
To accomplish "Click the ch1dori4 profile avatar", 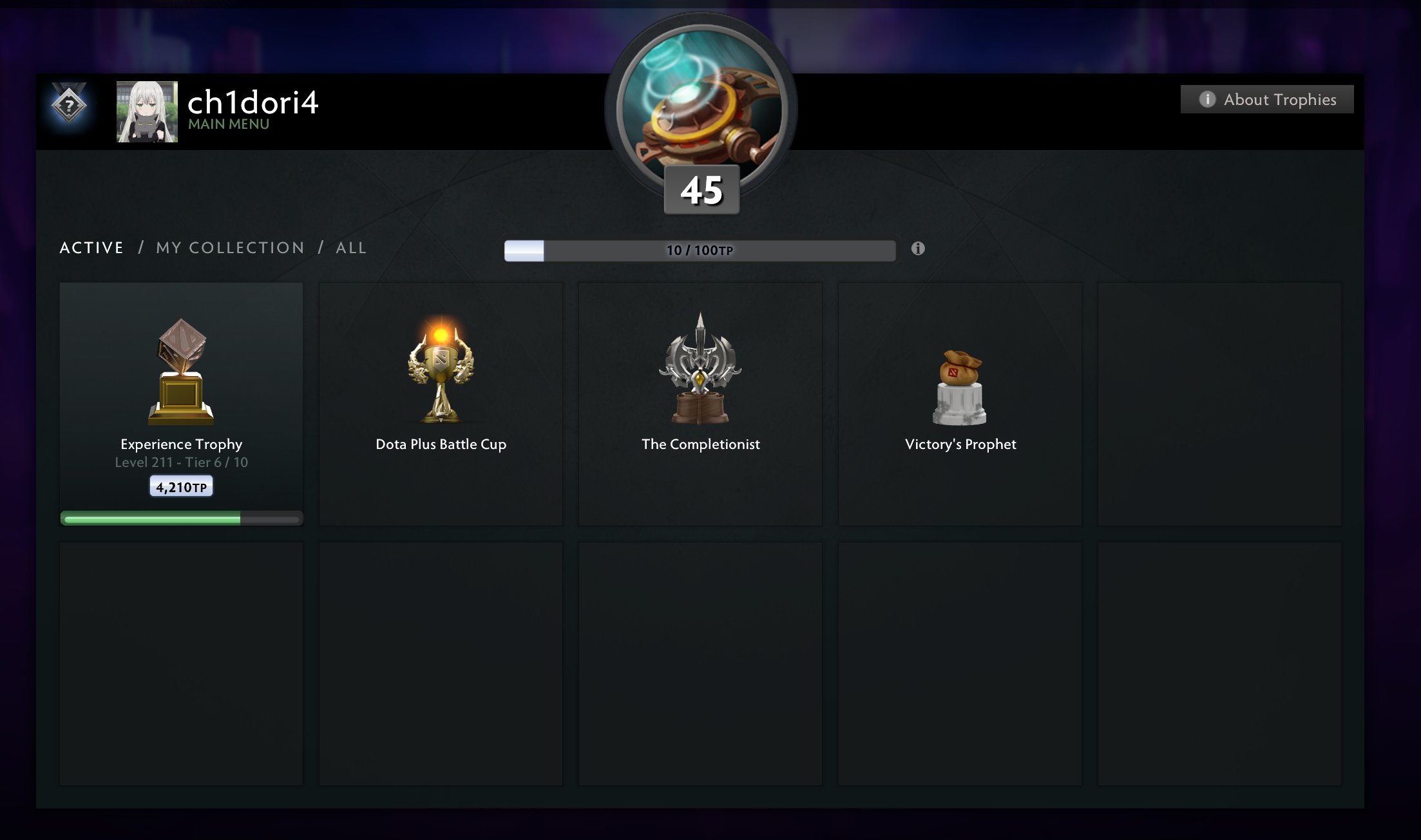I will tap(147, 111).
